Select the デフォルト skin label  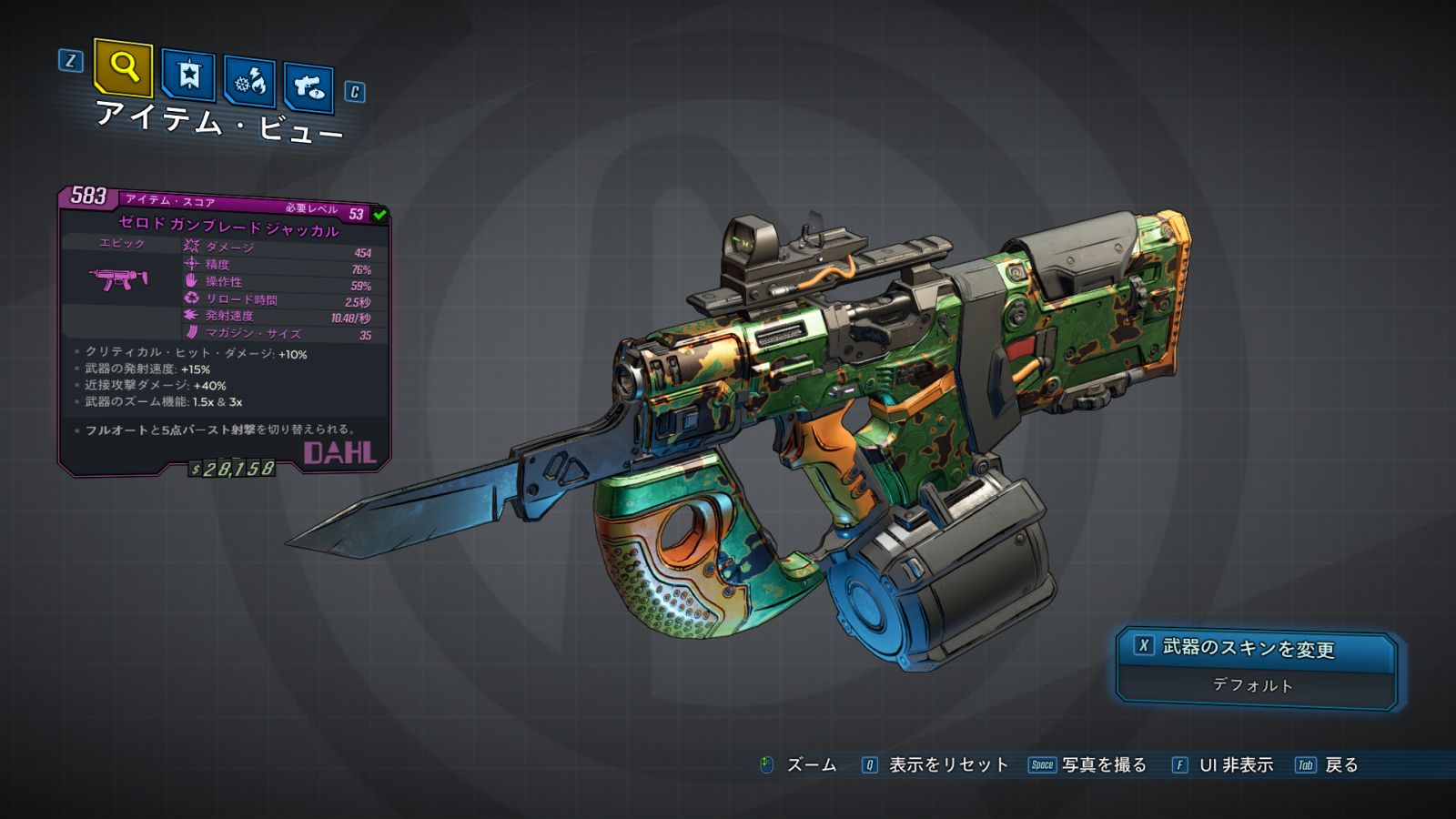(x=1253, y=685)
